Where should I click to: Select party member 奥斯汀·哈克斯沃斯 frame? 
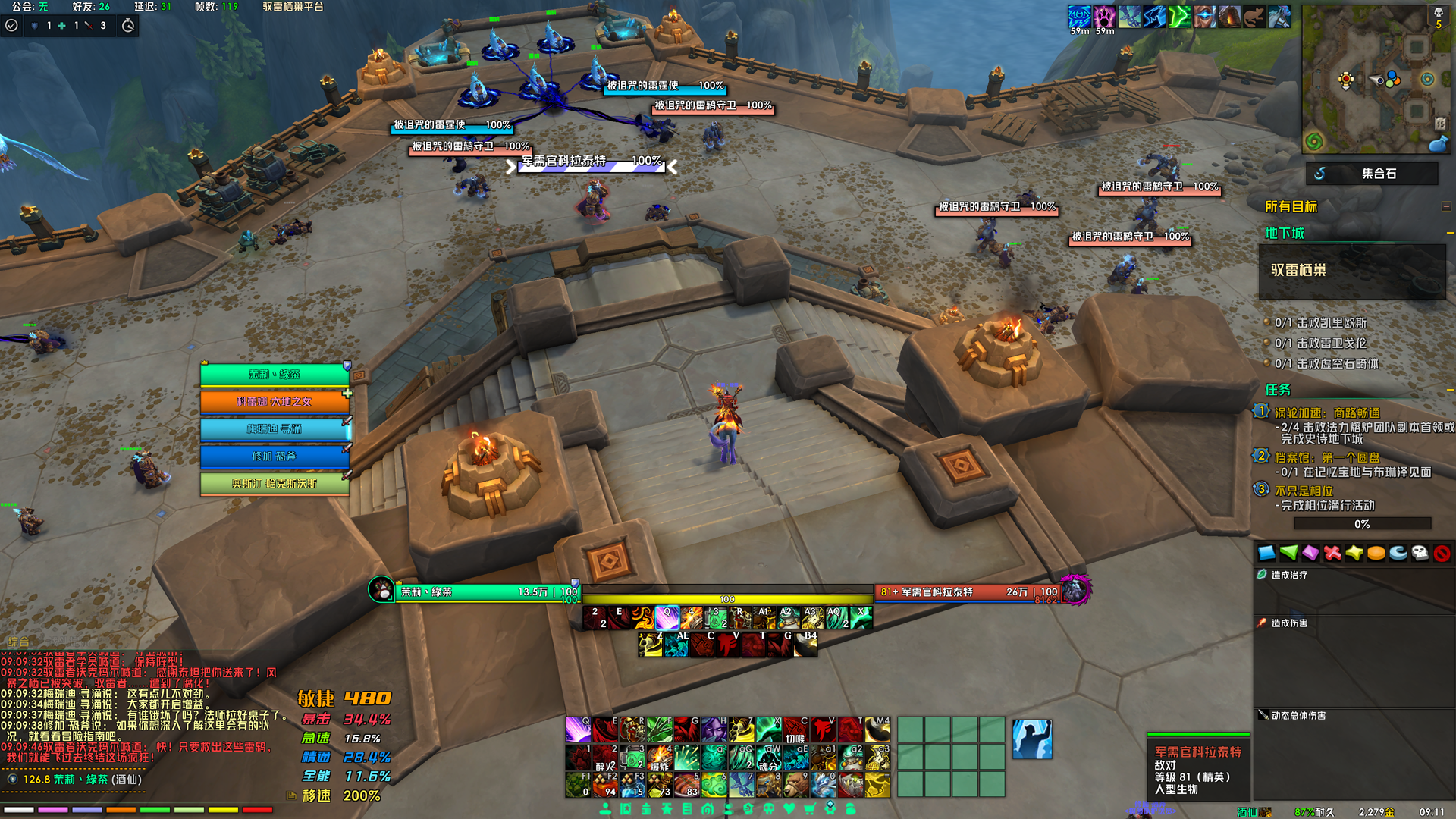(x=274, y=484)
